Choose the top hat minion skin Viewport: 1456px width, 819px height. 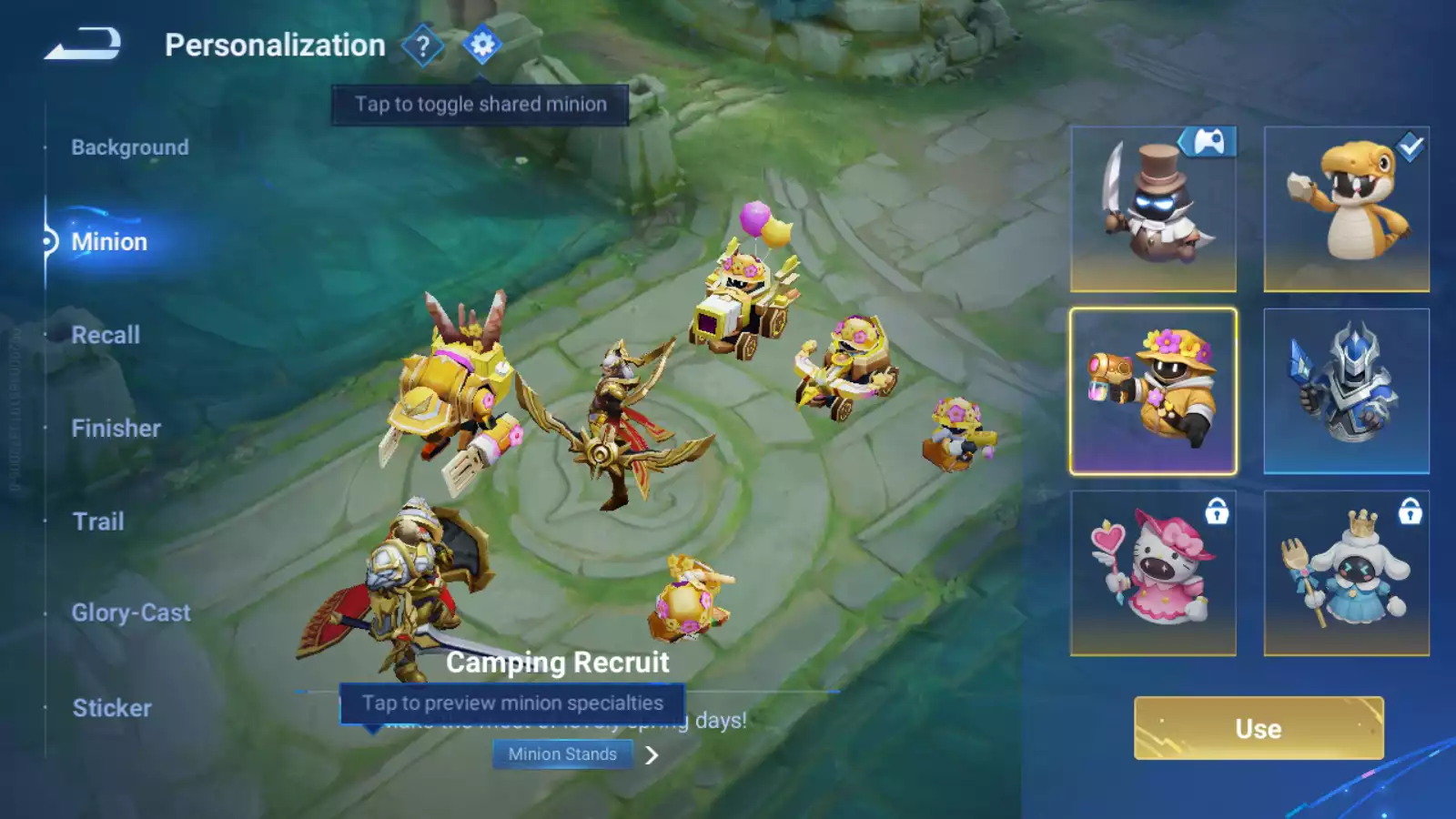click(x=1153, y=209)
